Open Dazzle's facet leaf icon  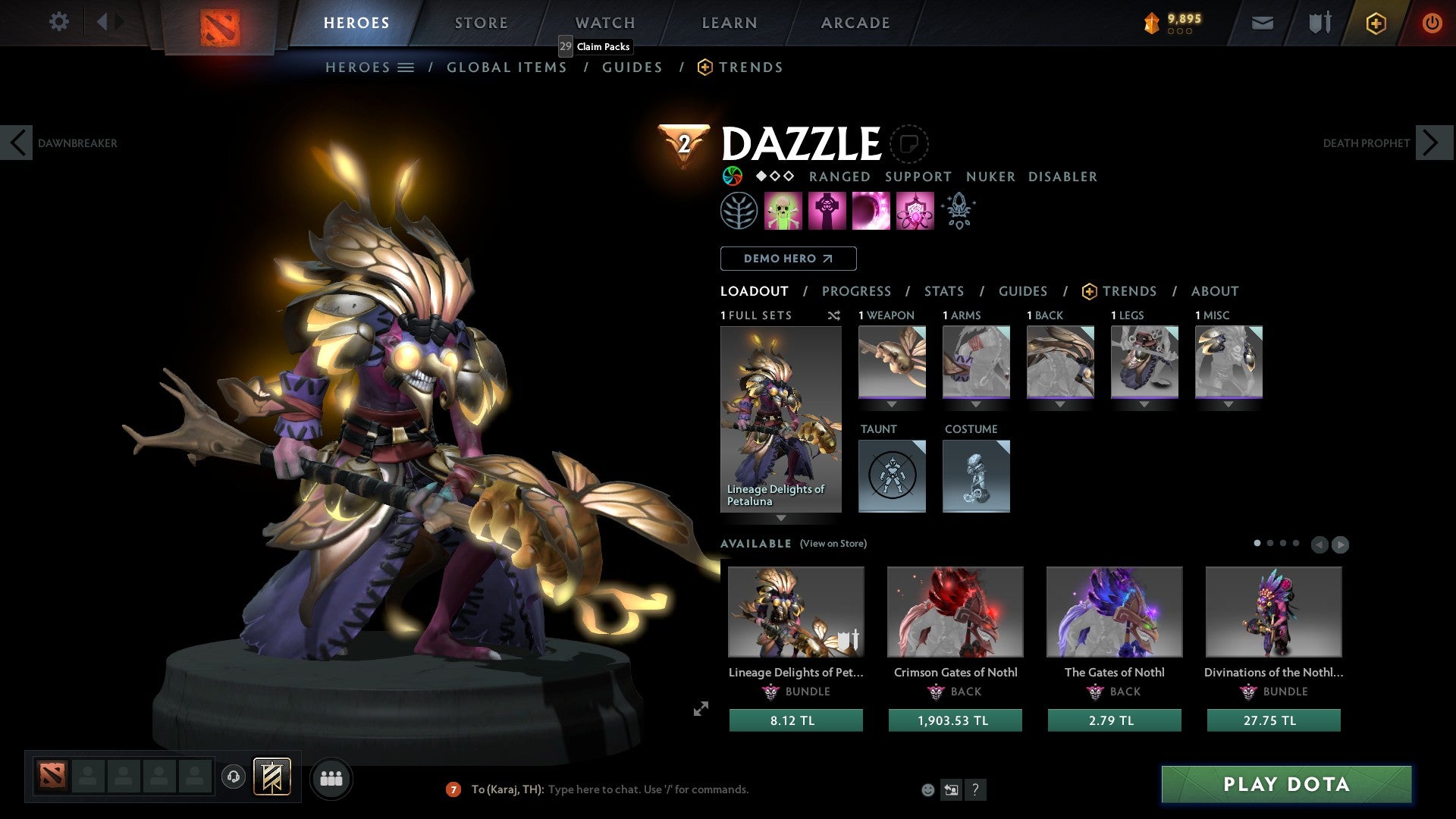[x=739, y=210]
